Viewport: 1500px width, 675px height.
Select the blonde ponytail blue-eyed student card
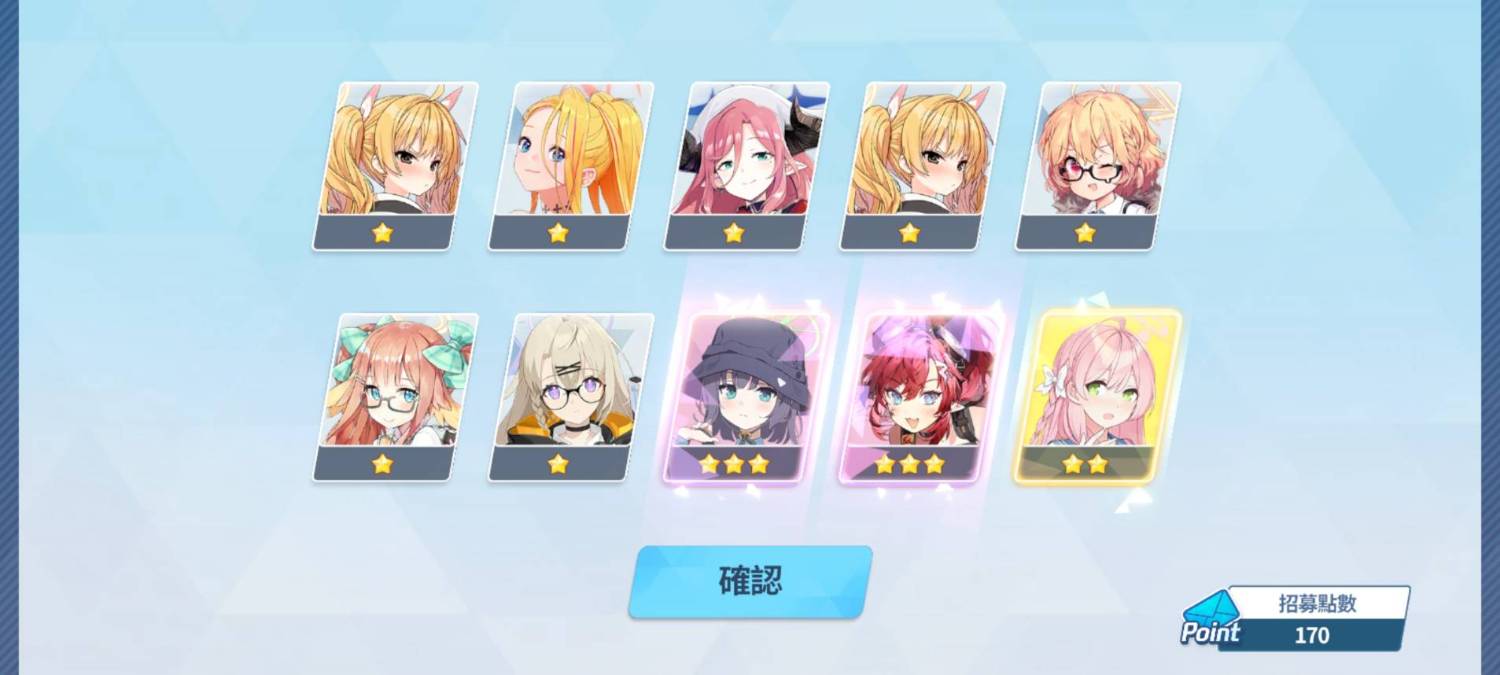tap(571, 165)
